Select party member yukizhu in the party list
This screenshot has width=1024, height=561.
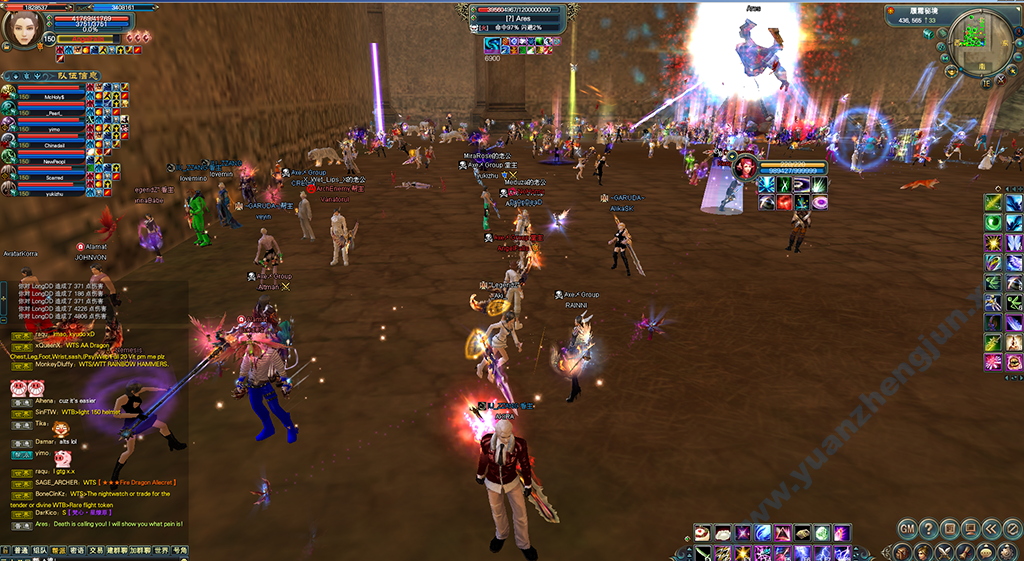pos(55,195)
